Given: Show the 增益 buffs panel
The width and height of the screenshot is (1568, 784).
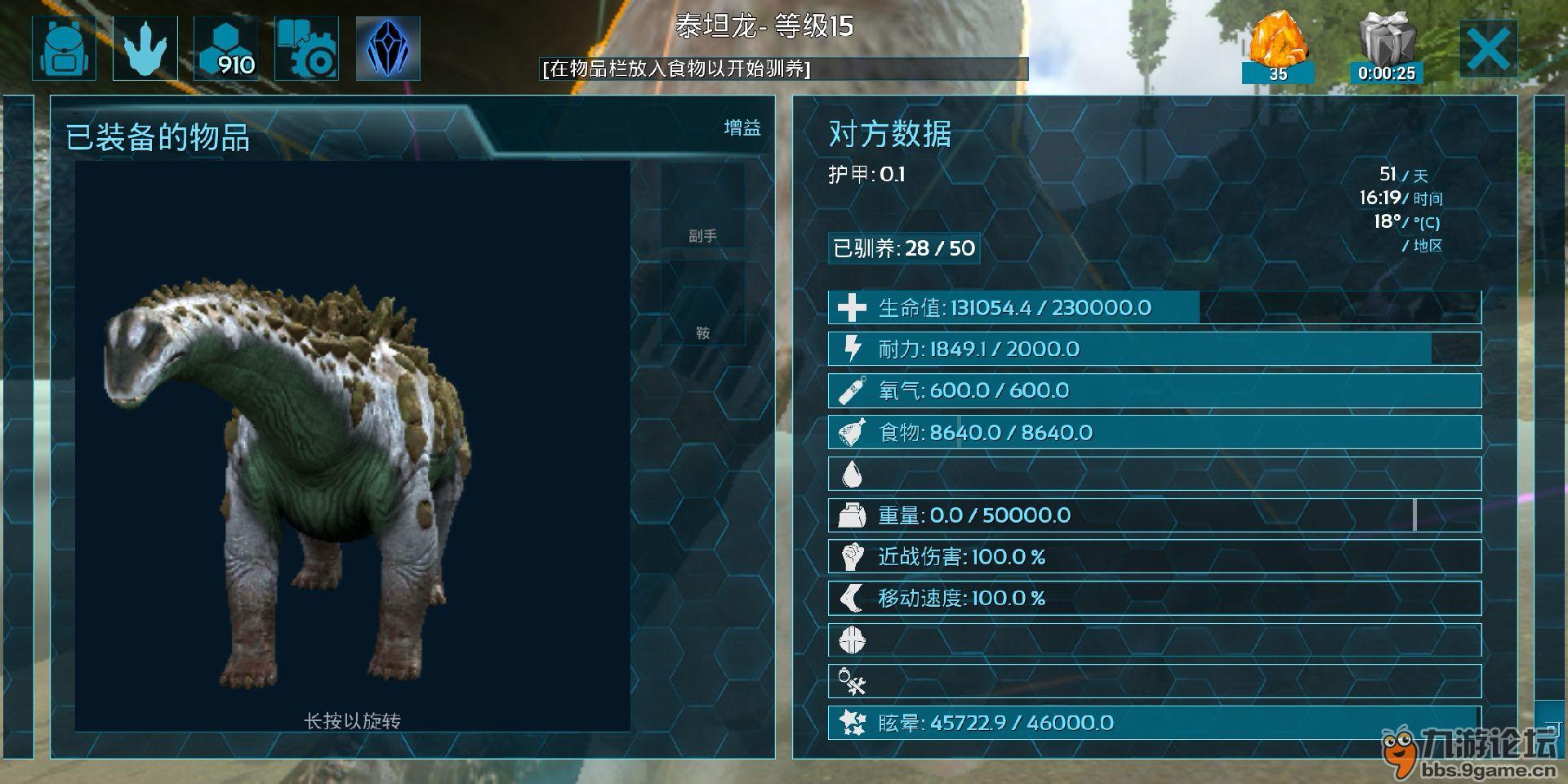Looking at the screenshot, I should (x=742, y=127).
